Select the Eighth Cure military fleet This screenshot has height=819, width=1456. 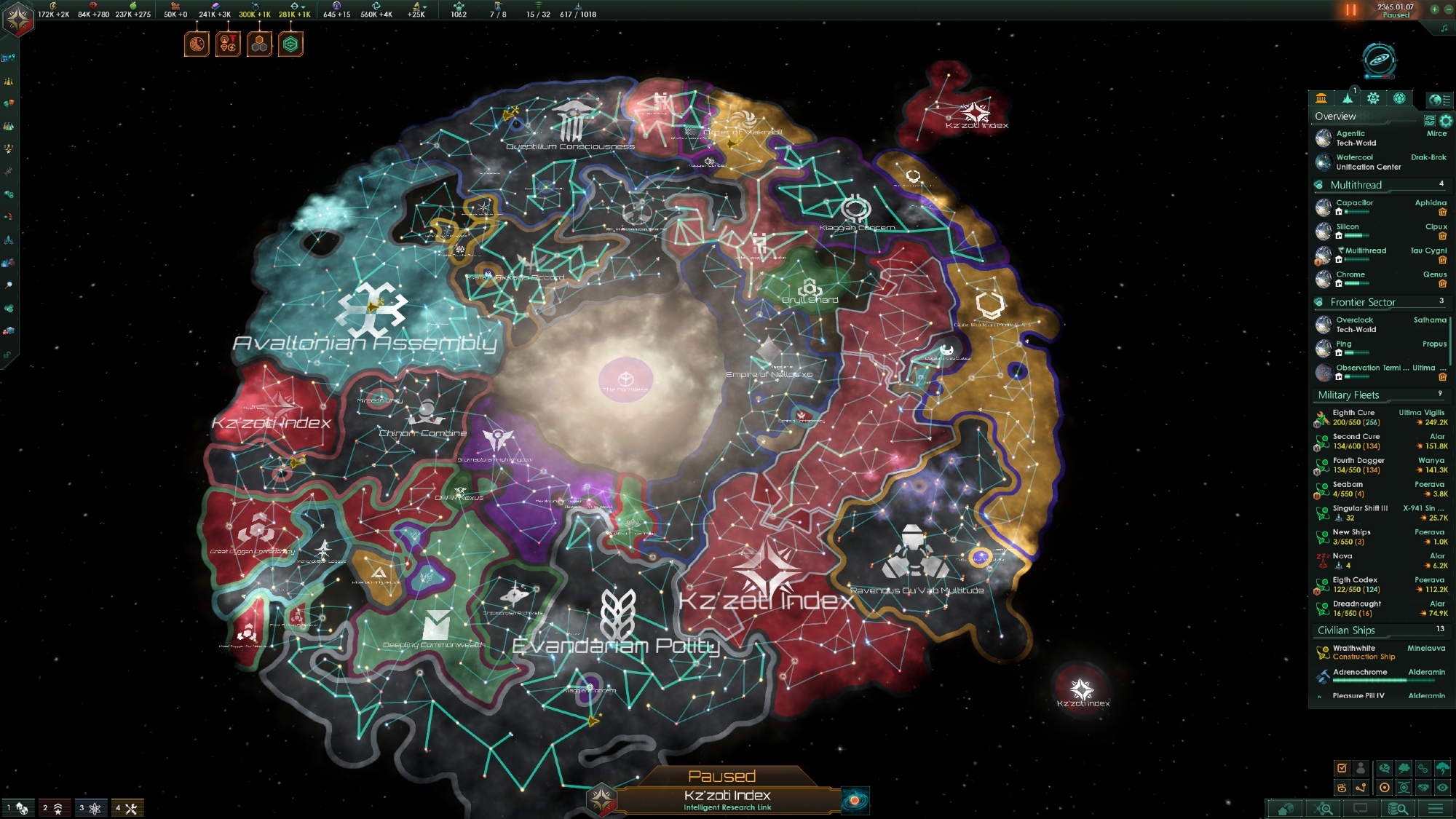(1354, 417)
